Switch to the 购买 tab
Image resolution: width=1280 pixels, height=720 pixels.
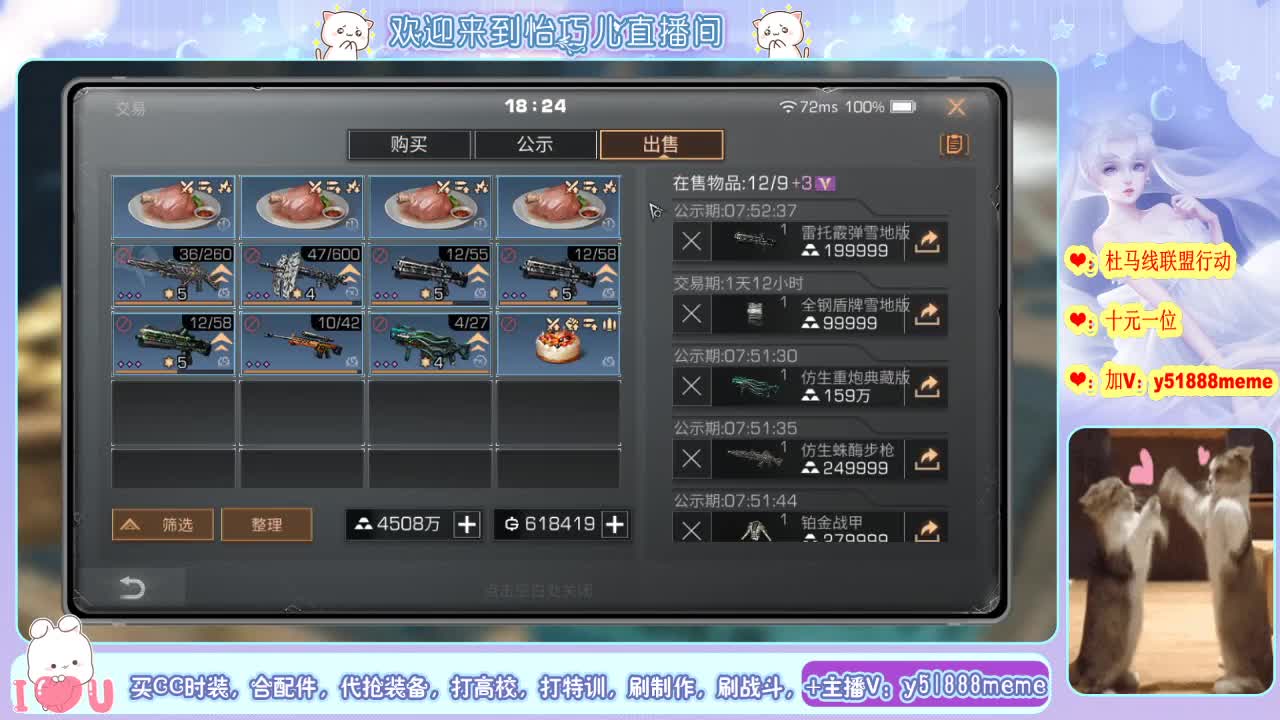click(x=409, y=144)
